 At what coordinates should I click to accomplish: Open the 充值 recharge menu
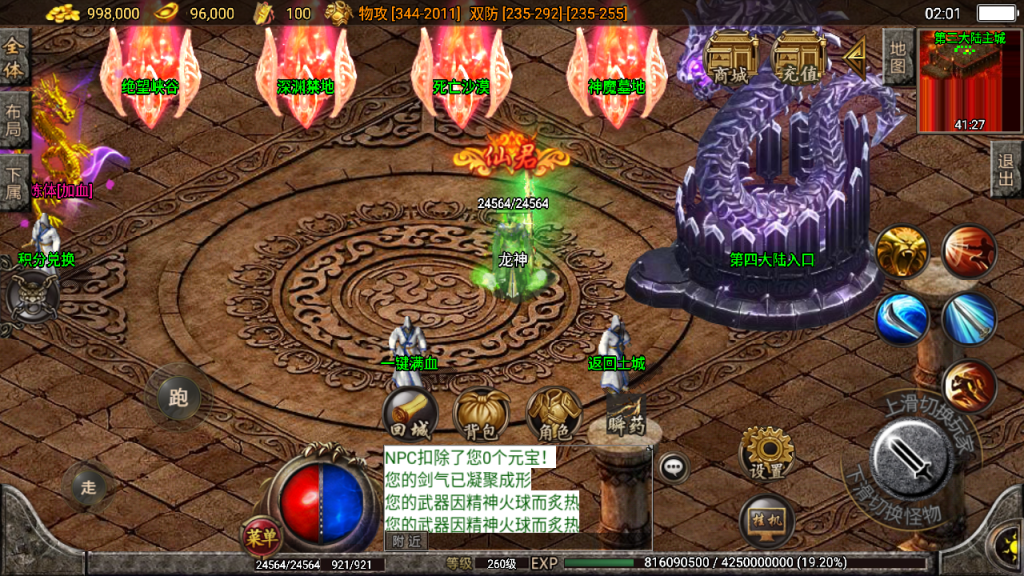[x=798, y=58]
